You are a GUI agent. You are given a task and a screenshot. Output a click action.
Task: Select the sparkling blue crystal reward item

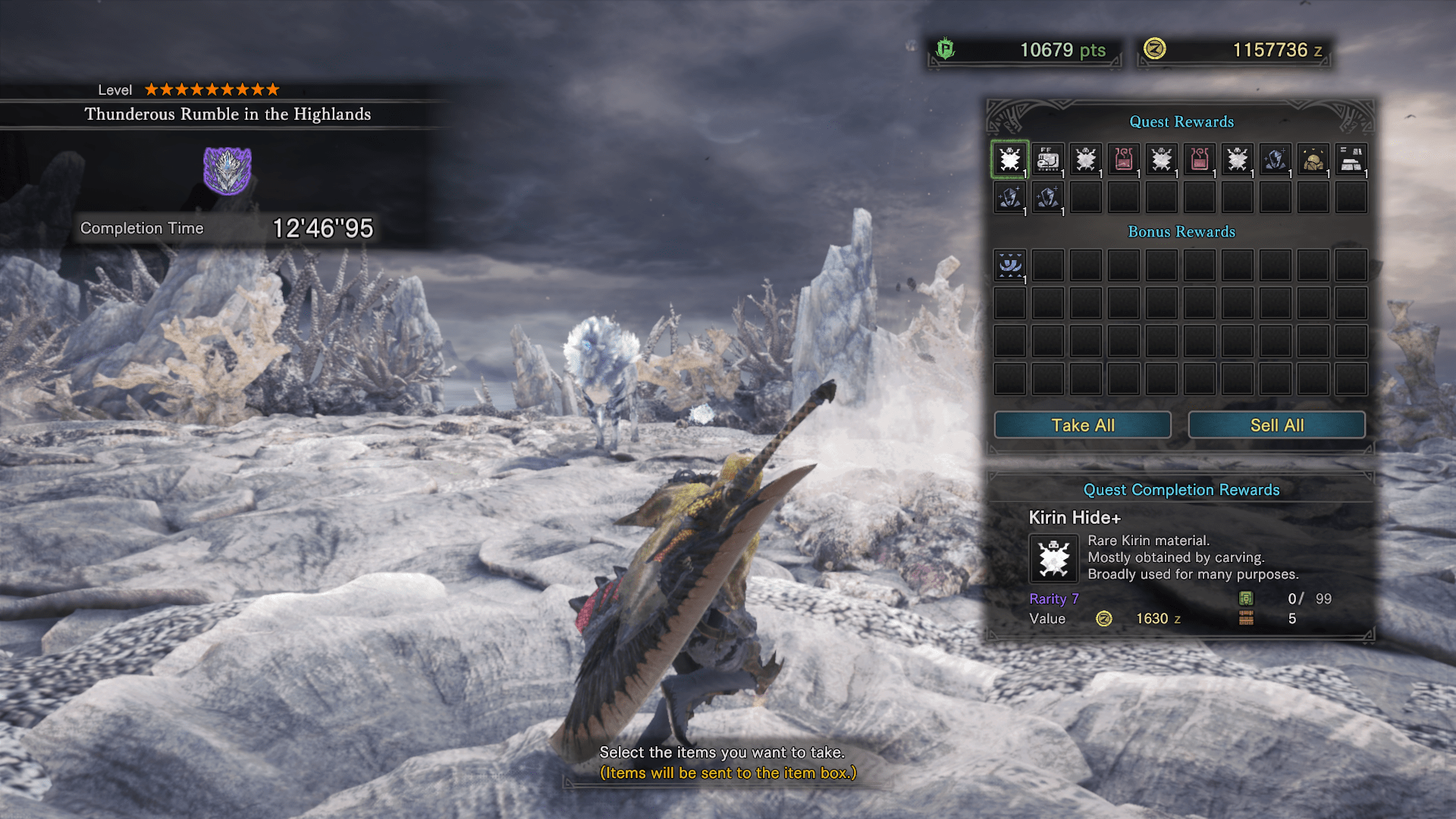click(x=1275, y=159)
